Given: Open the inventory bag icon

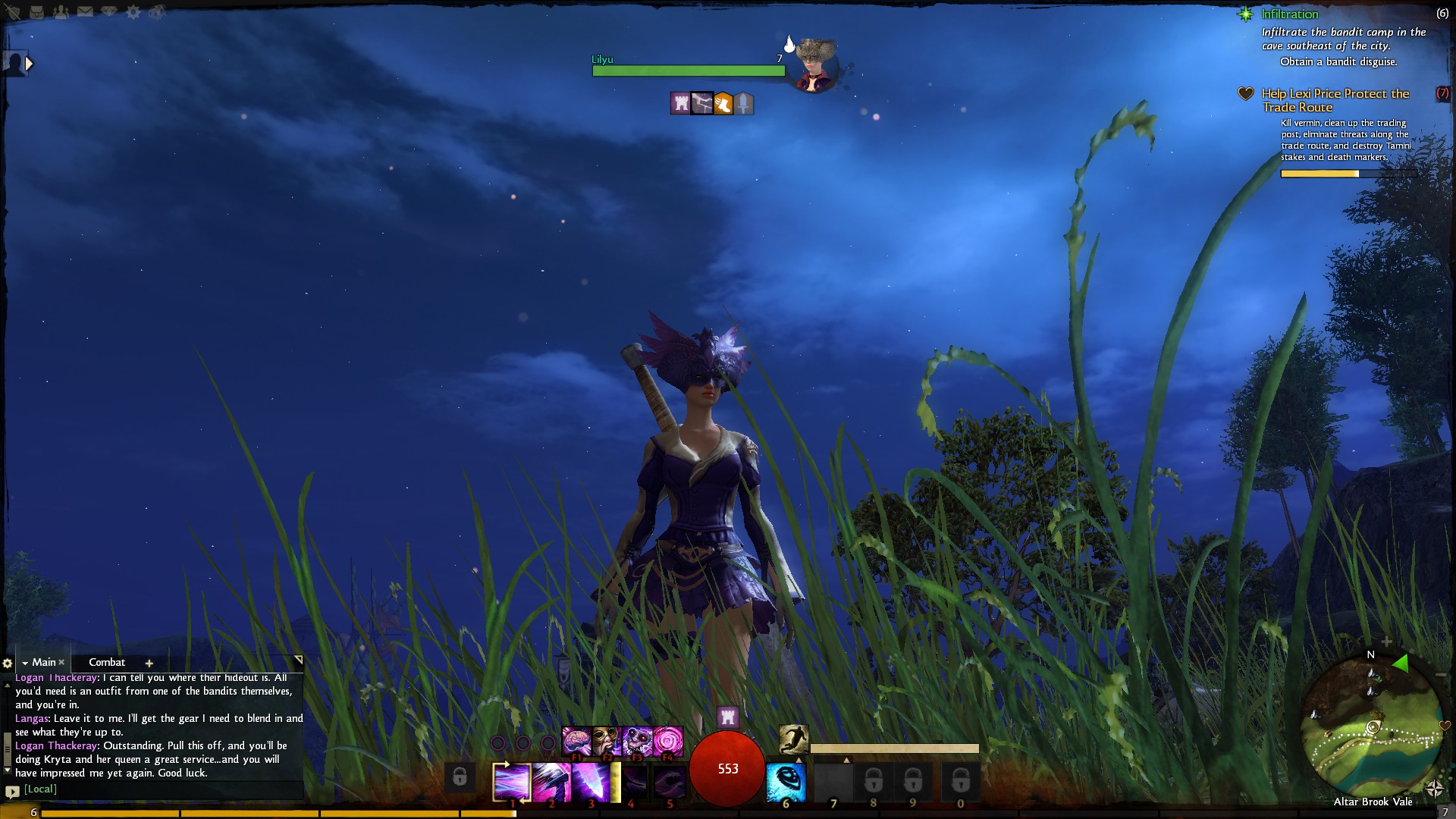Looking at the screenshot, I should point(36,12).
